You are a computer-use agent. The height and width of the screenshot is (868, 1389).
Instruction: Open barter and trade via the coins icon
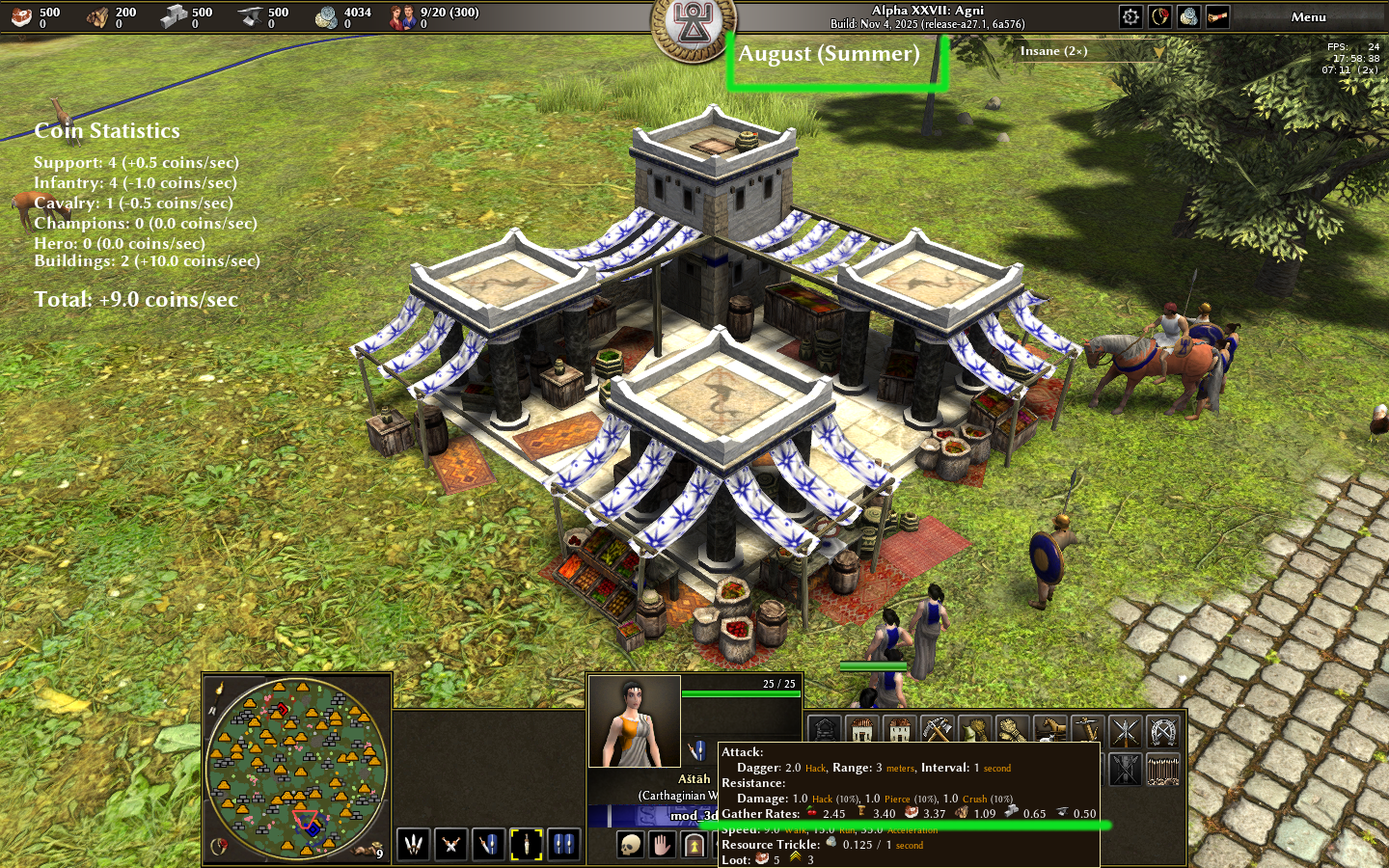point(1188,16)
